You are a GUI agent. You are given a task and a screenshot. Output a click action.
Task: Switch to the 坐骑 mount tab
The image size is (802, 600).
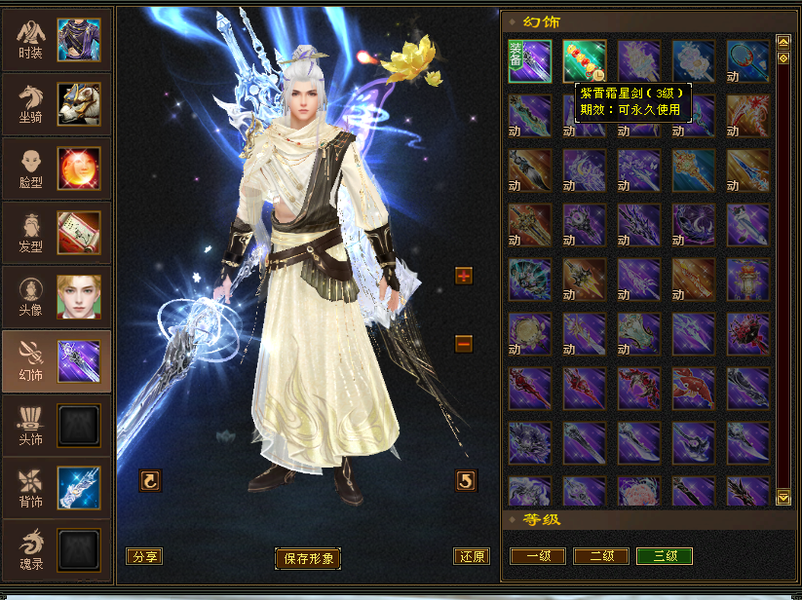[58, 103]
